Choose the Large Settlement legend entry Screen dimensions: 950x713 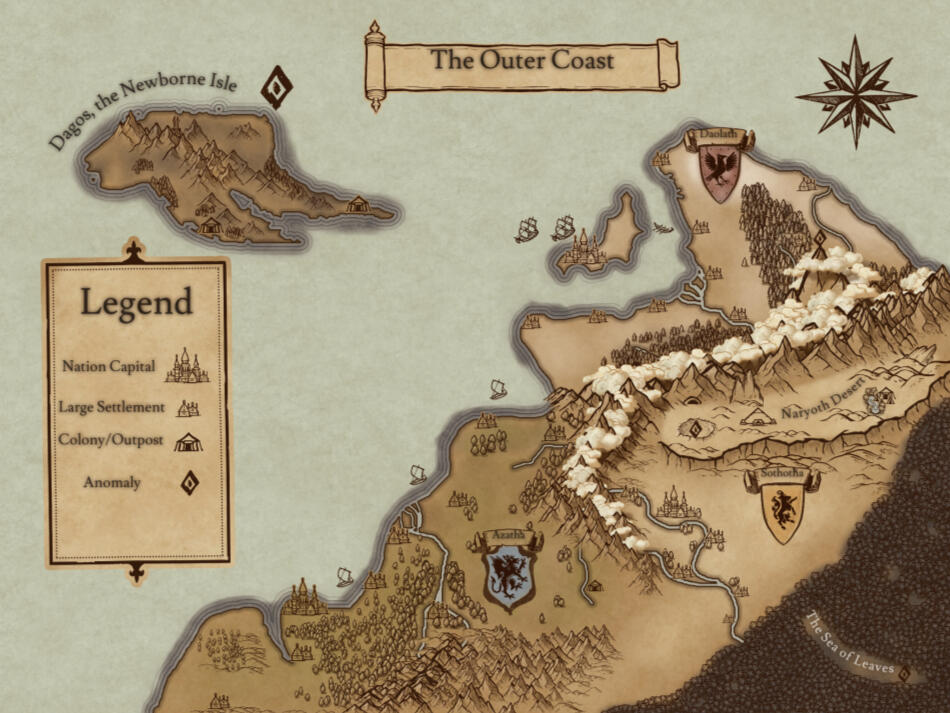tap(128, 407)
